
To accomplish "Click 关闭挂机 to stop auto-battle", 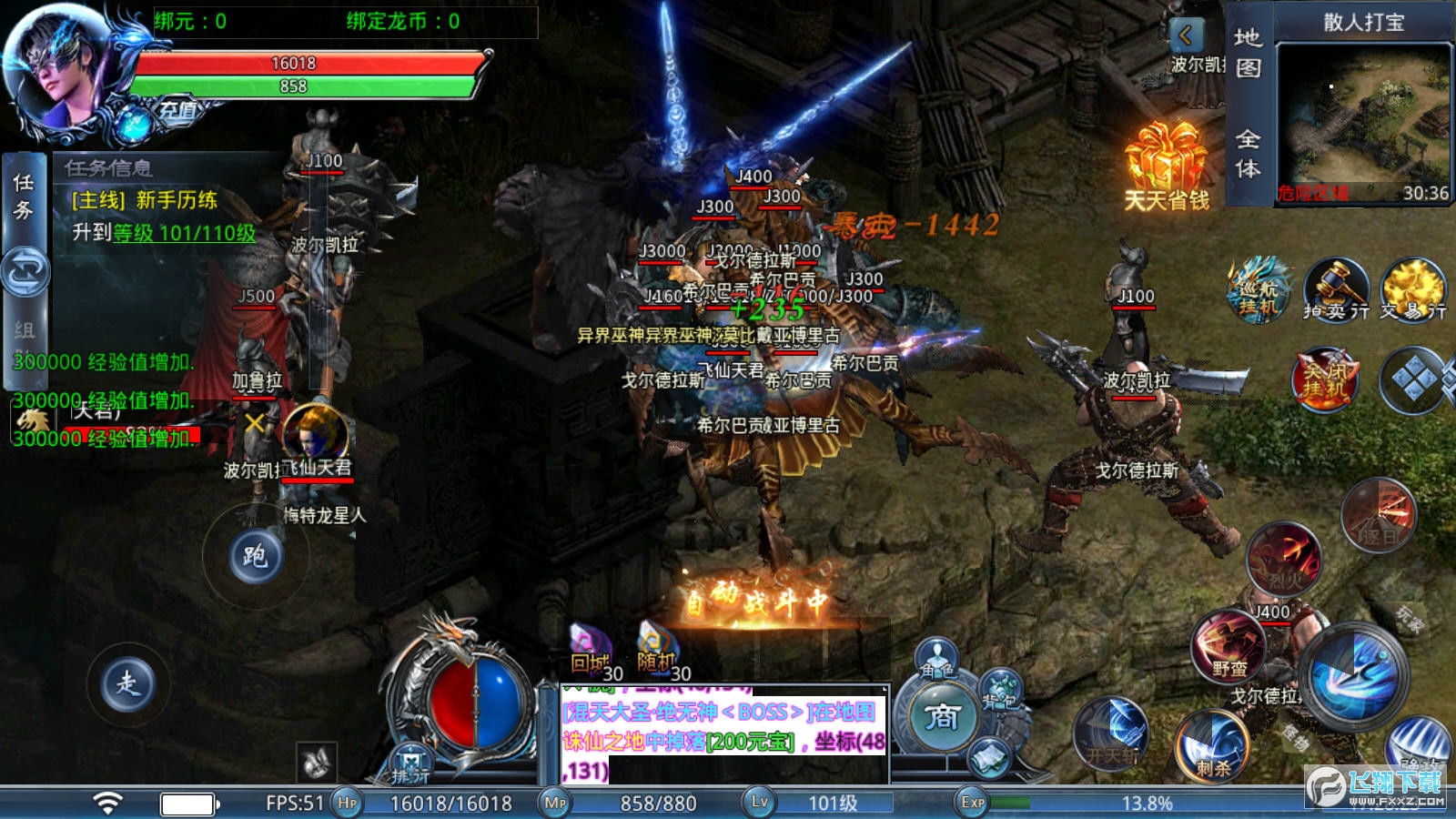I will [x=1324, y=378].
